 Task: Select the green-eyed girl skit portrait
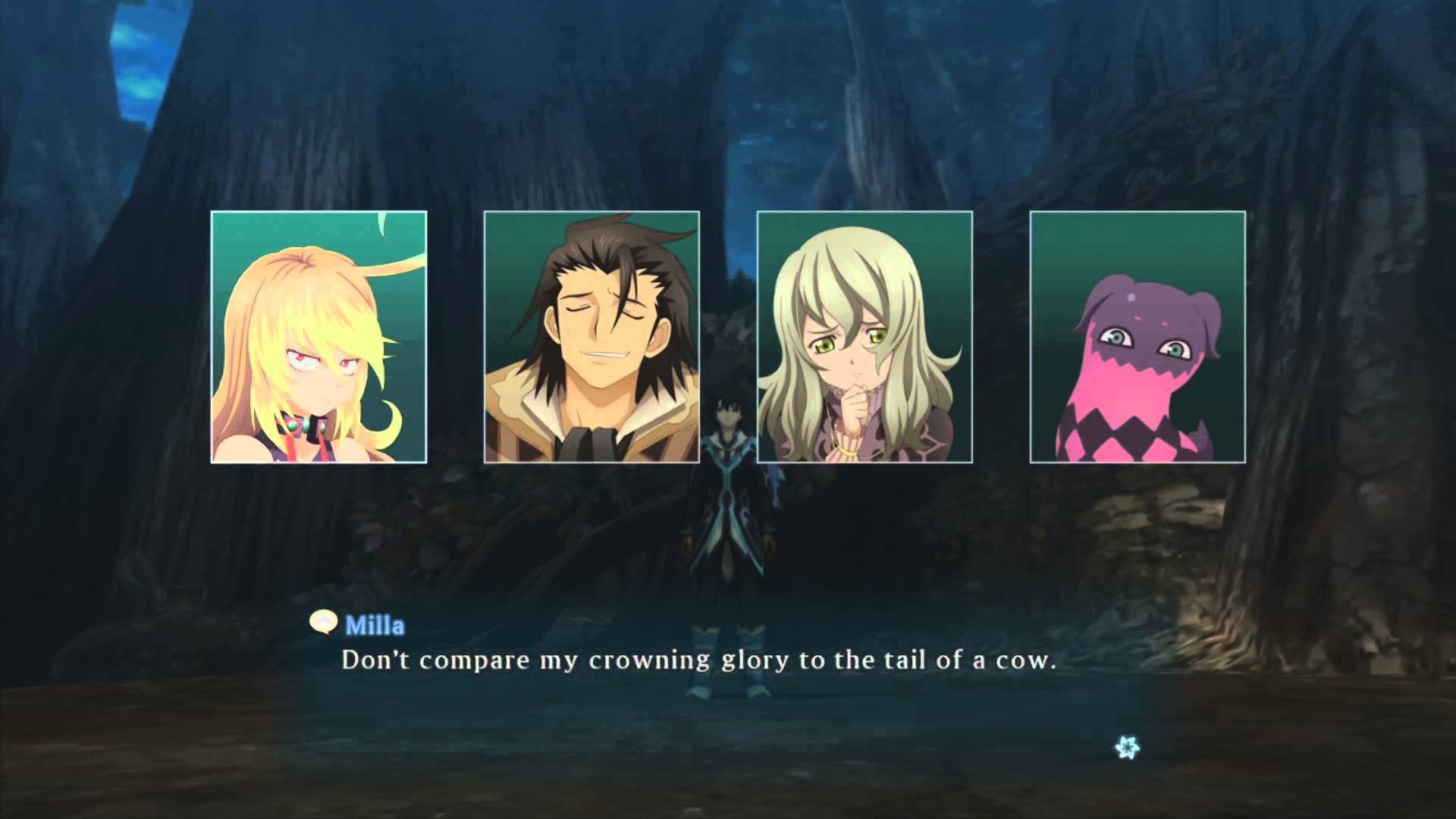864,337
